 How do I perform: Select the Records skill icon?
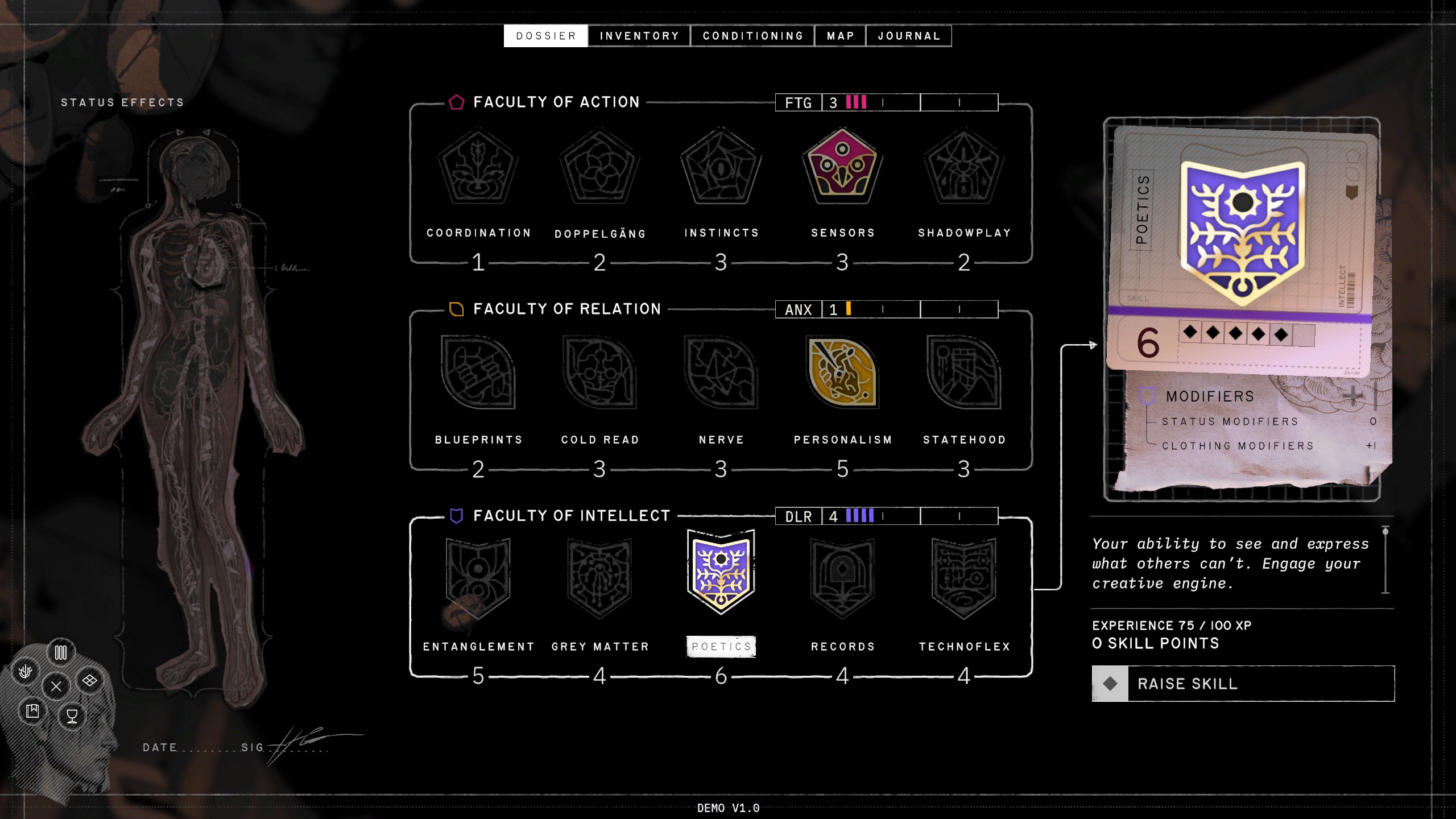[842, 577]
